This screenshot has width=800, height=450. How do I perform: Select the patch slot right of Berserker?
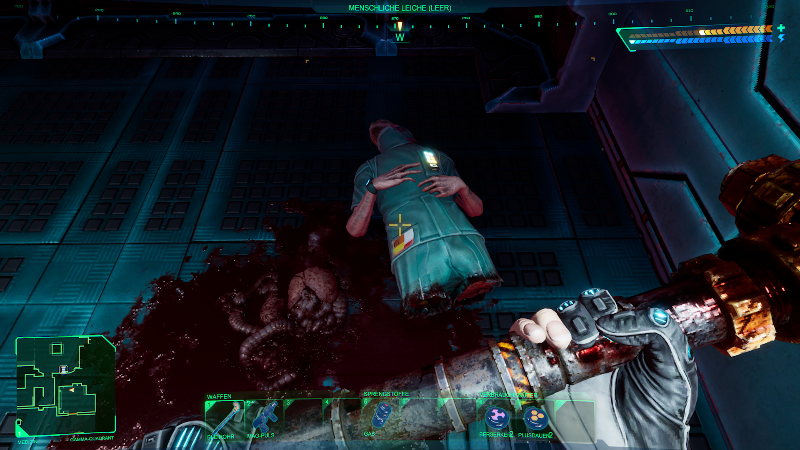coord(533,416)
